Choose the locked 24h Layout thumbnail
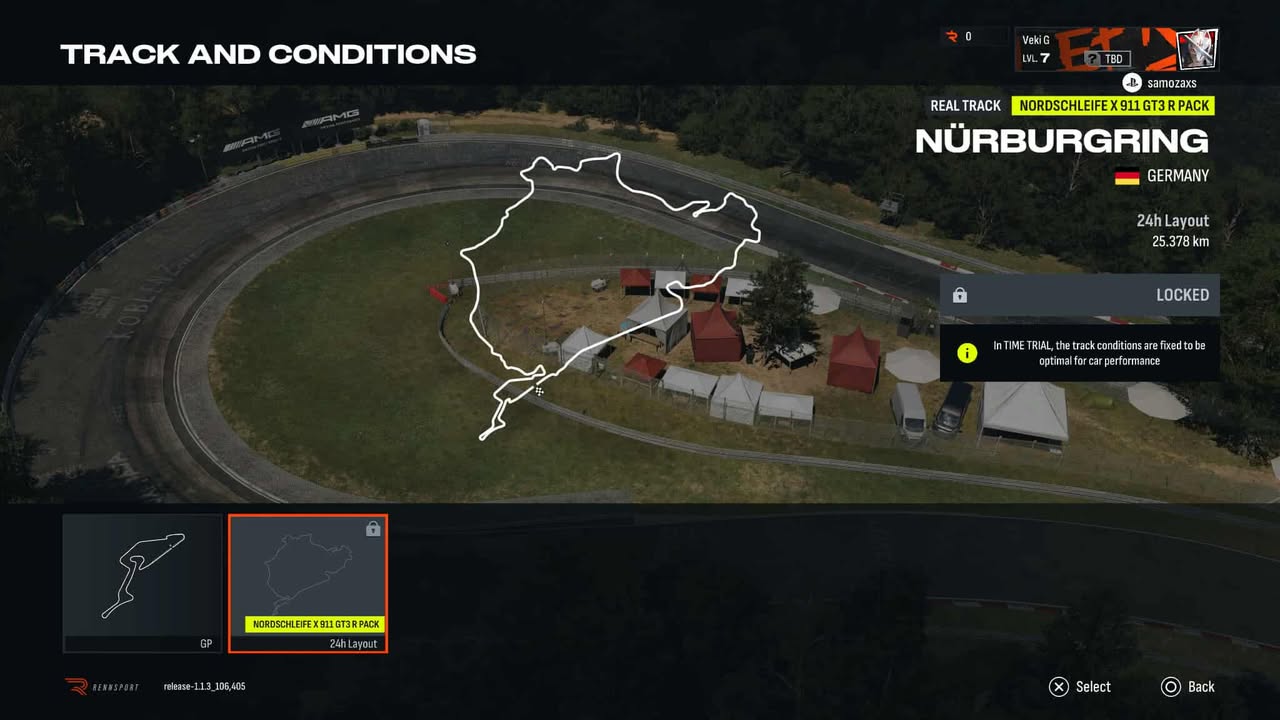Image resolution: width=1280 pixels, height=720 pixels. click(x=308, y=582)
